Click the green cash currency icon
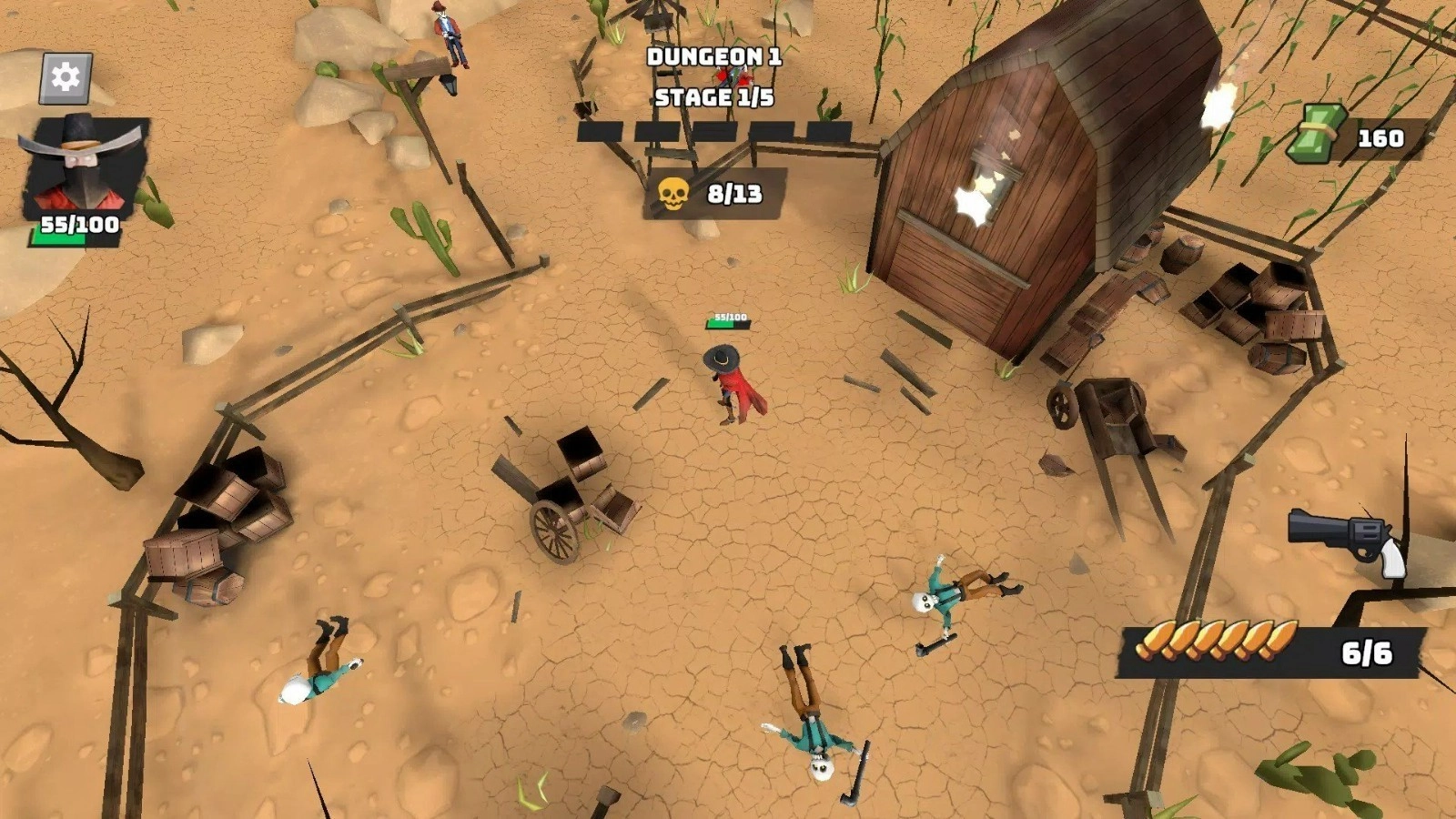The width and height of the screenshot is (1456, 819). pos(1318,134)
